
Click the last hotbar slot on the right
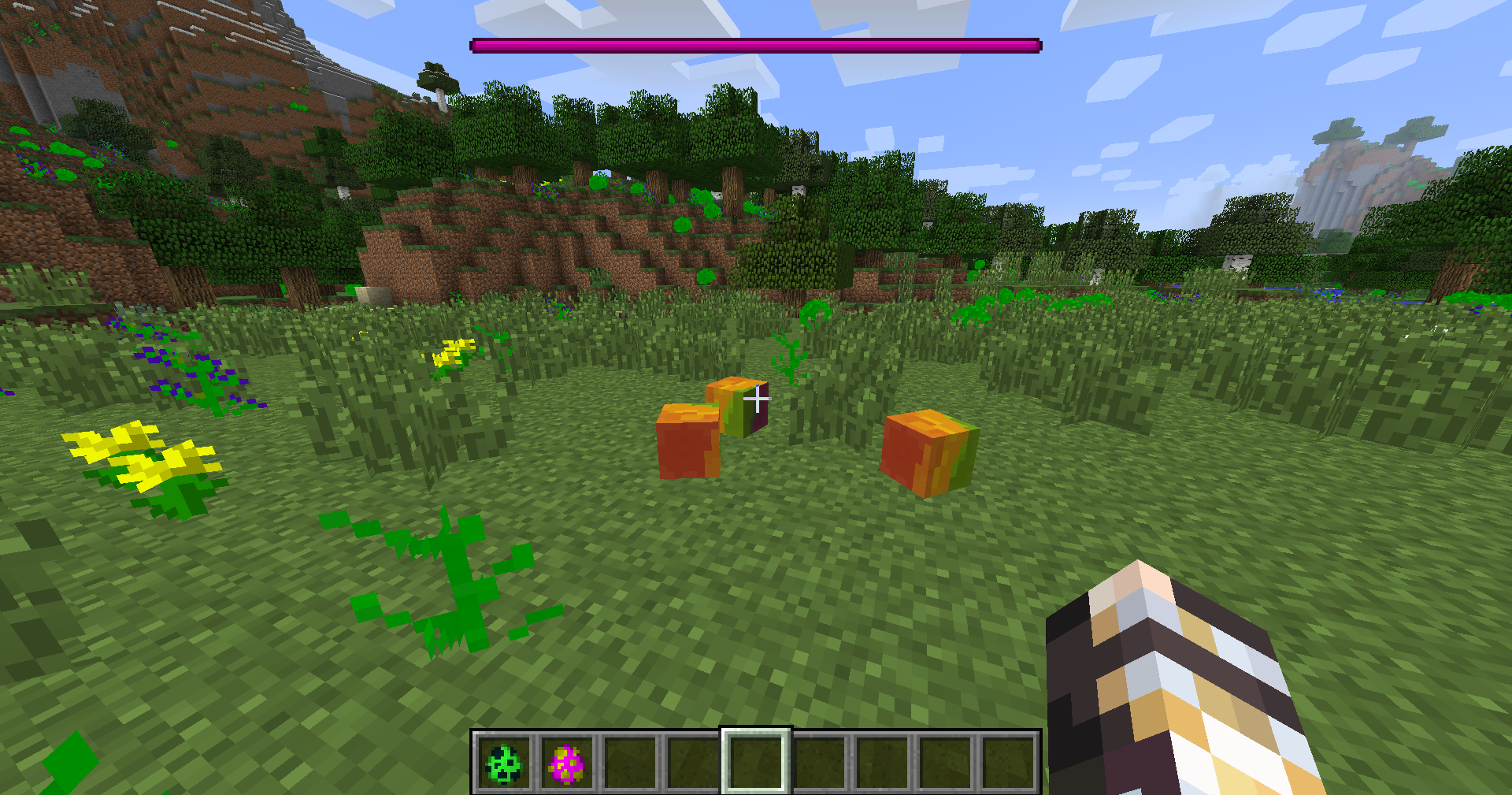(1010, 763)
